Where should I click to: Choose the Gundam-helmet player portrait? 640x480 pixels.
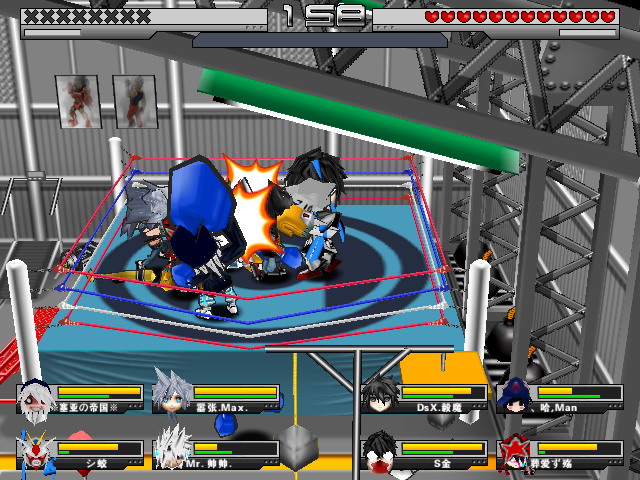(x=34, y=452)
